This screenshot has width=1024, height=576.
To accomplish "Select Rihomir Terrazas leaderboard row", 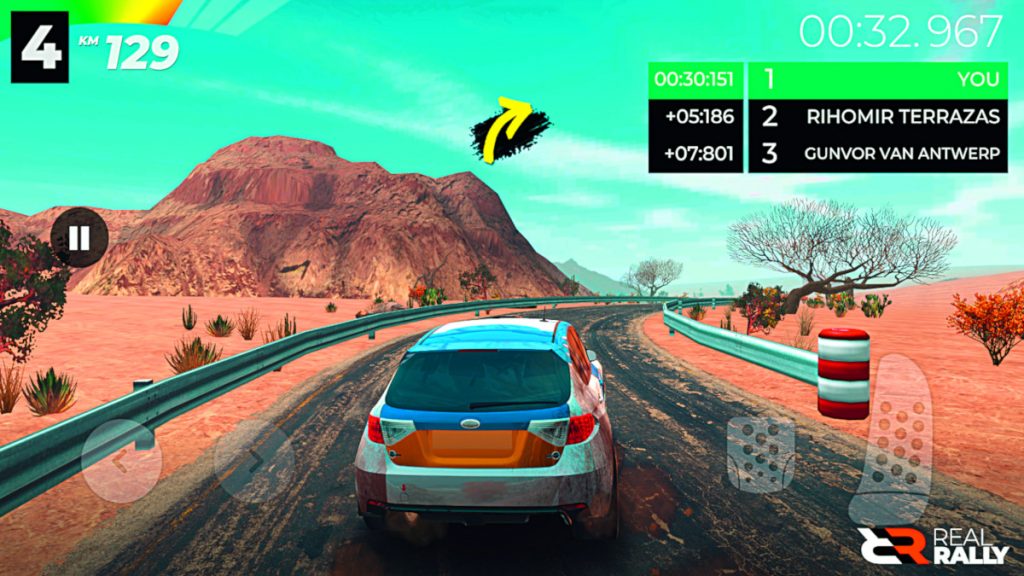I will [878, 116].
